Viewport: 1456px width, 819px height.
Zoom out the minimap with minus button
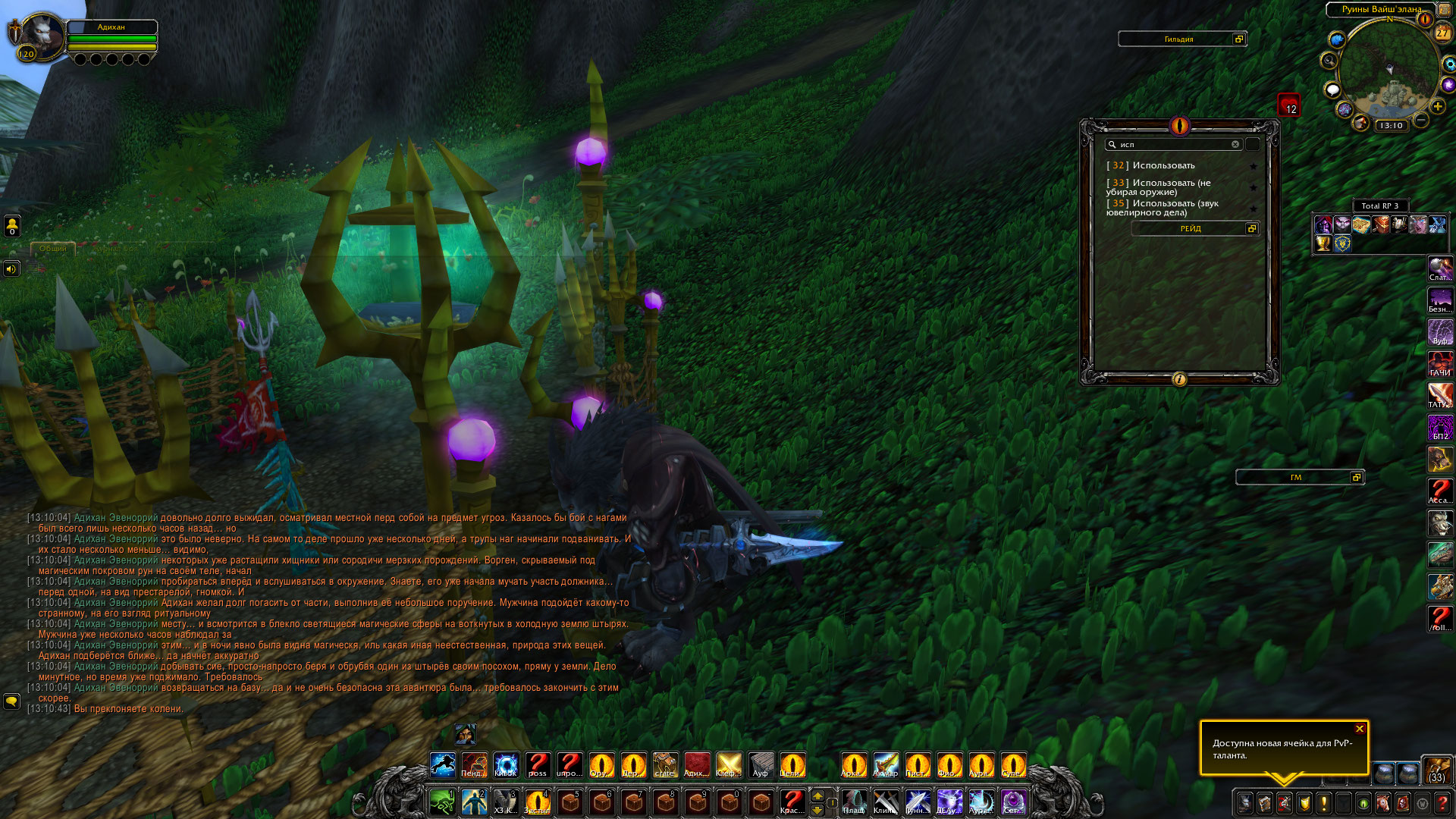[1422, 121]
